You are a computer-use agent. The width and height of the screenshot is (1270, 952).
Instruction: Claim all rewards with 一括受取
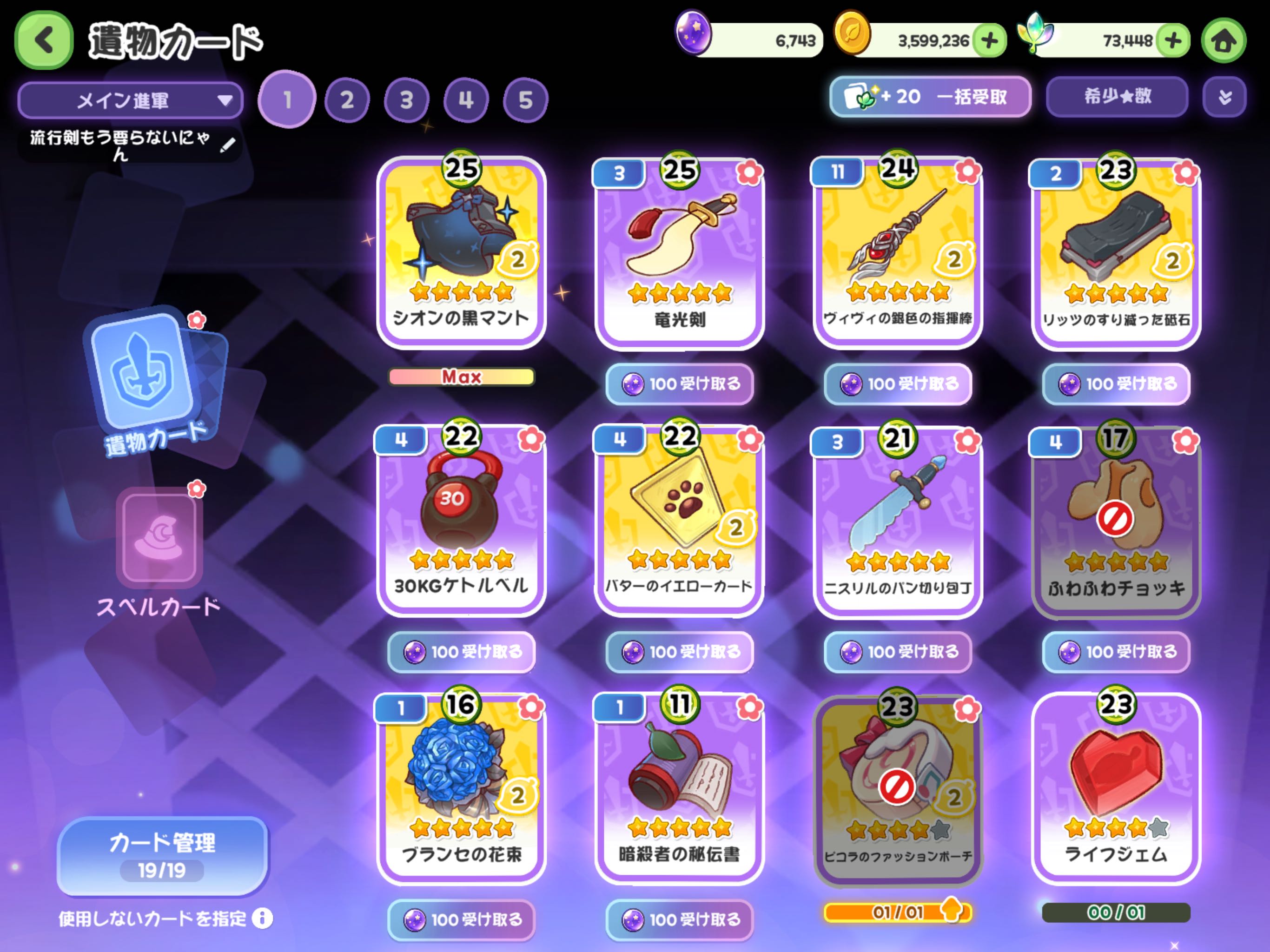(930, 97)
